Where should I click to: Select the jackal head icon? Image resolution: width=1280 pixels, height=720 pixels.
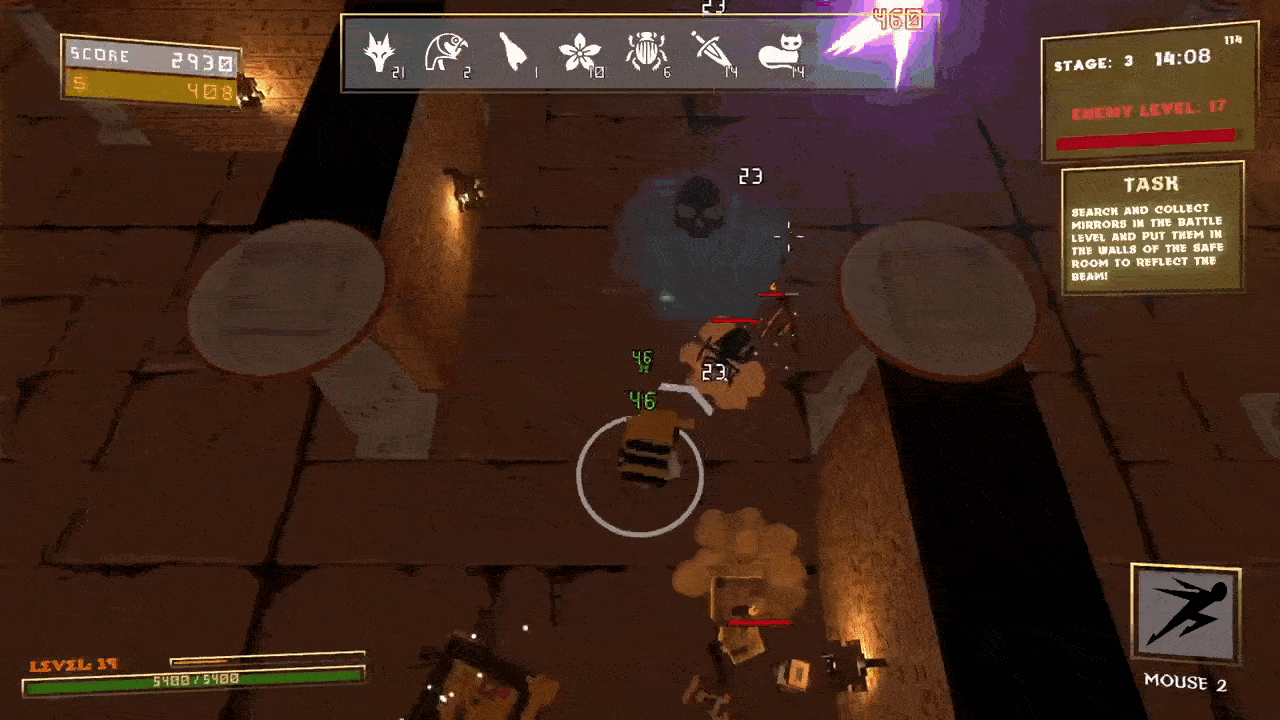379,52
